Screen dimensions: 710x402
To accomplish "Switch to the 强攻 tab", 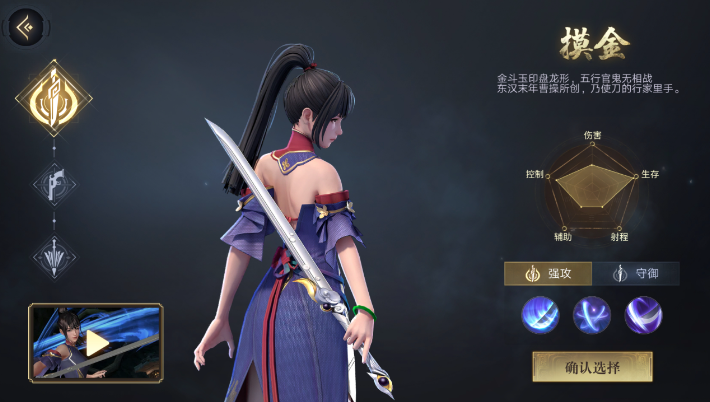I will 548,274.
